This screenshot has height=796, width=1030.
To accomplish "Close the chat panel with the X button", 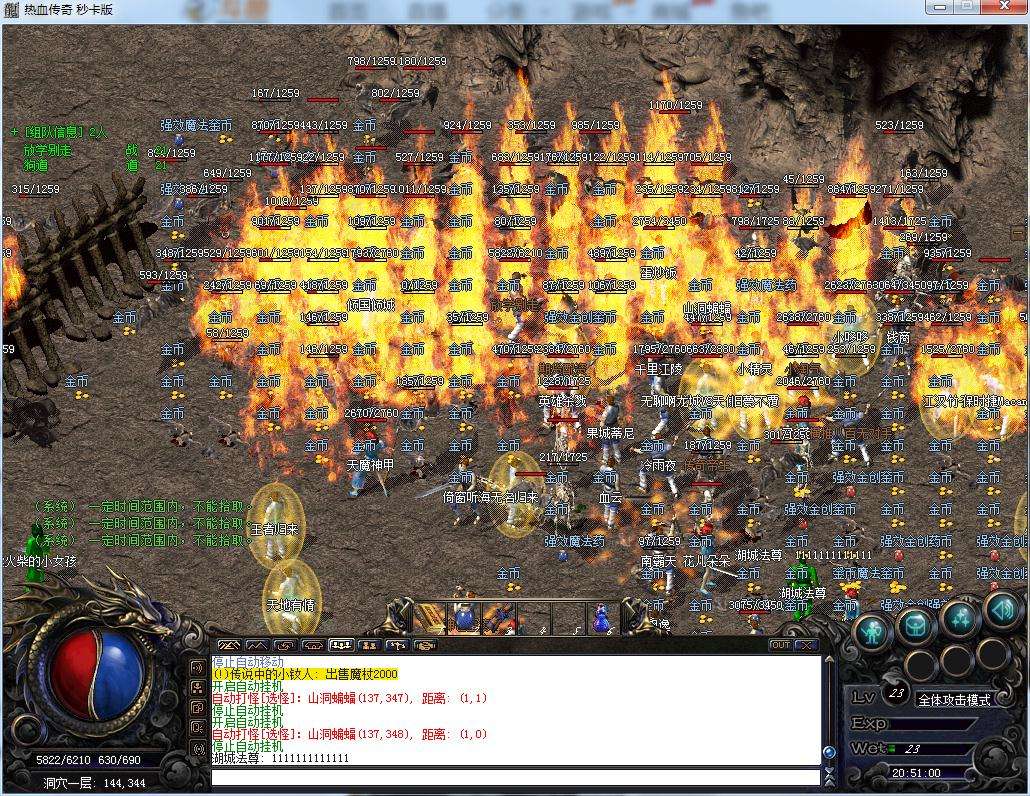I will [806, 645].
